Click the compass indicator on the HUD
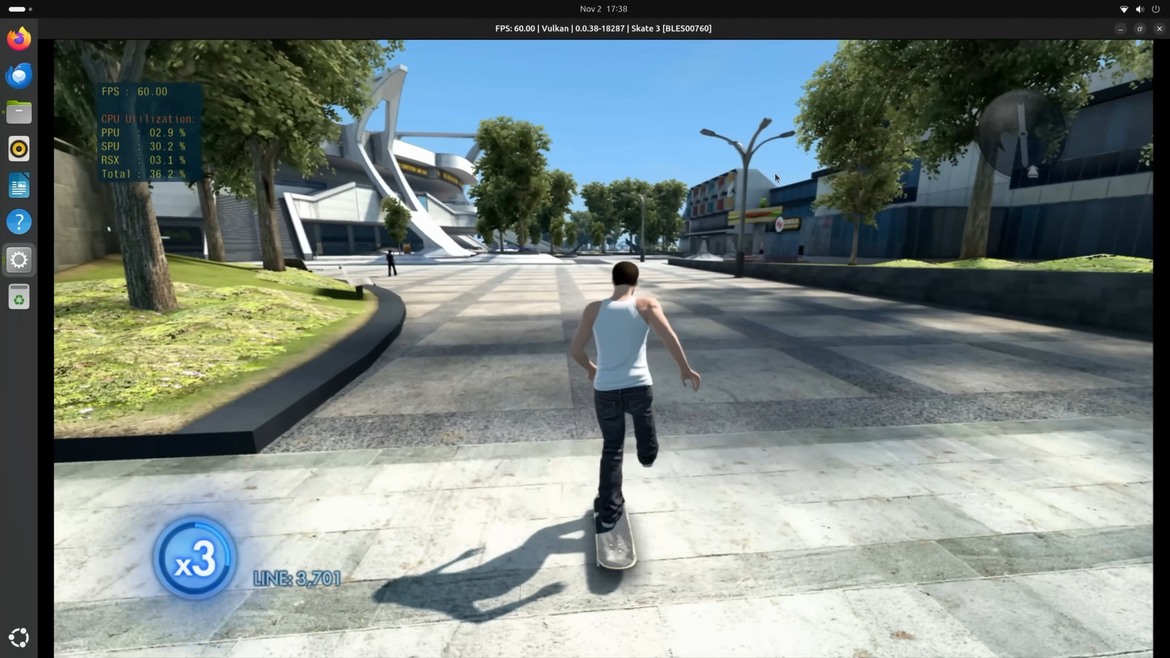This screenshot has height=658, width=1170. pos(1021,132)
